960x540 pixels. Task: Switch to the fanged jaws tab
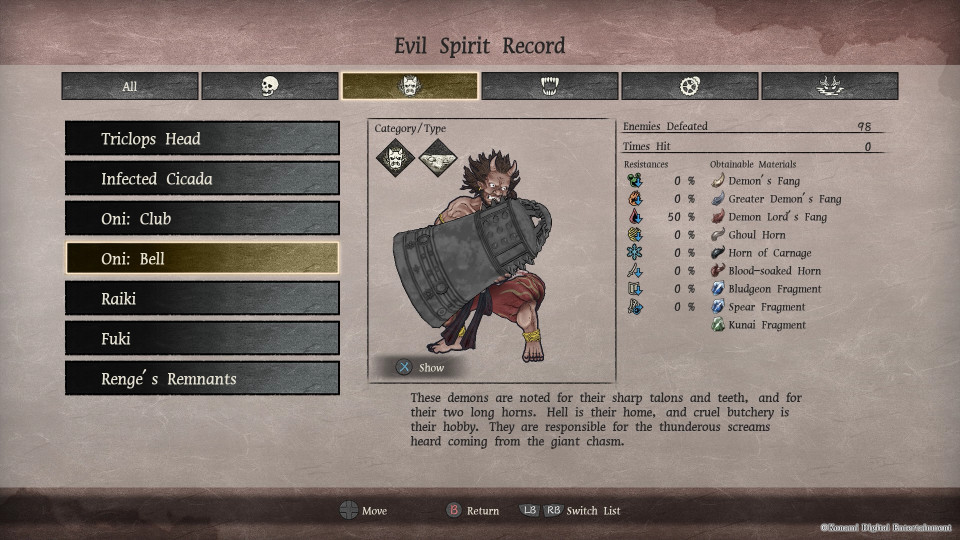[x=550, y=86]
